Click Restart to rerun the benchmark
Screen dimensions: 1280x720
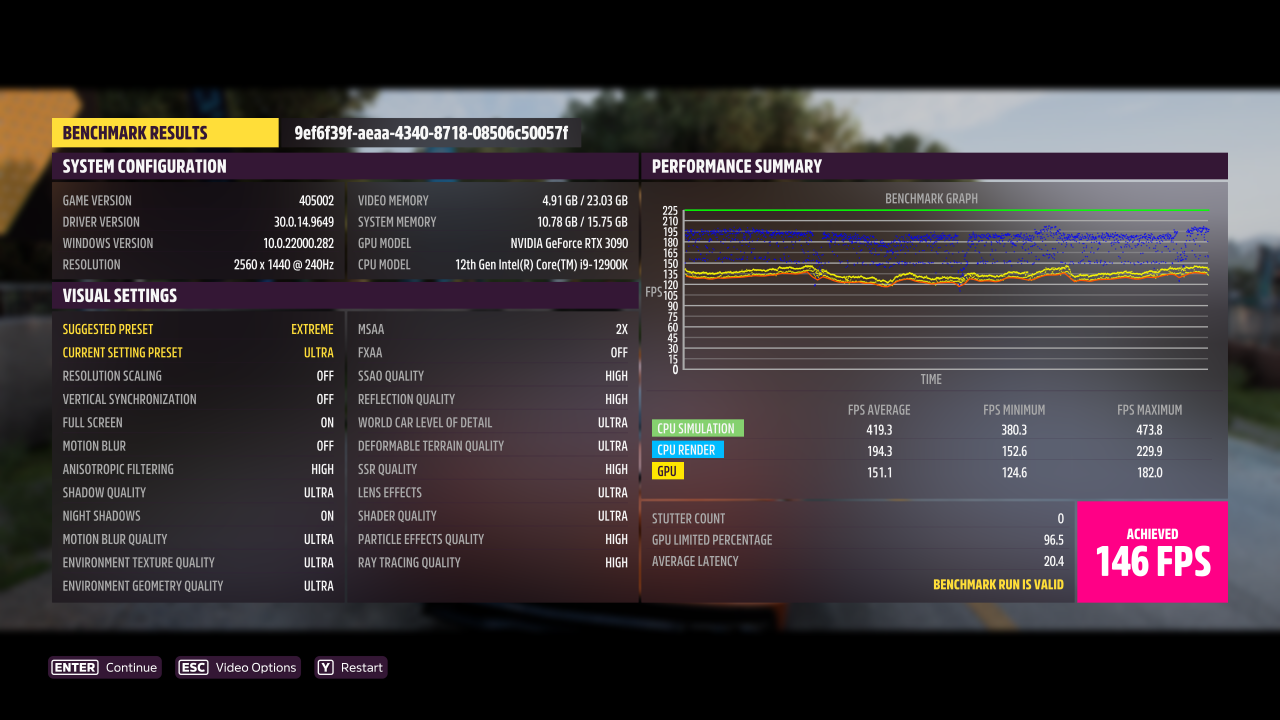[351, 667]
